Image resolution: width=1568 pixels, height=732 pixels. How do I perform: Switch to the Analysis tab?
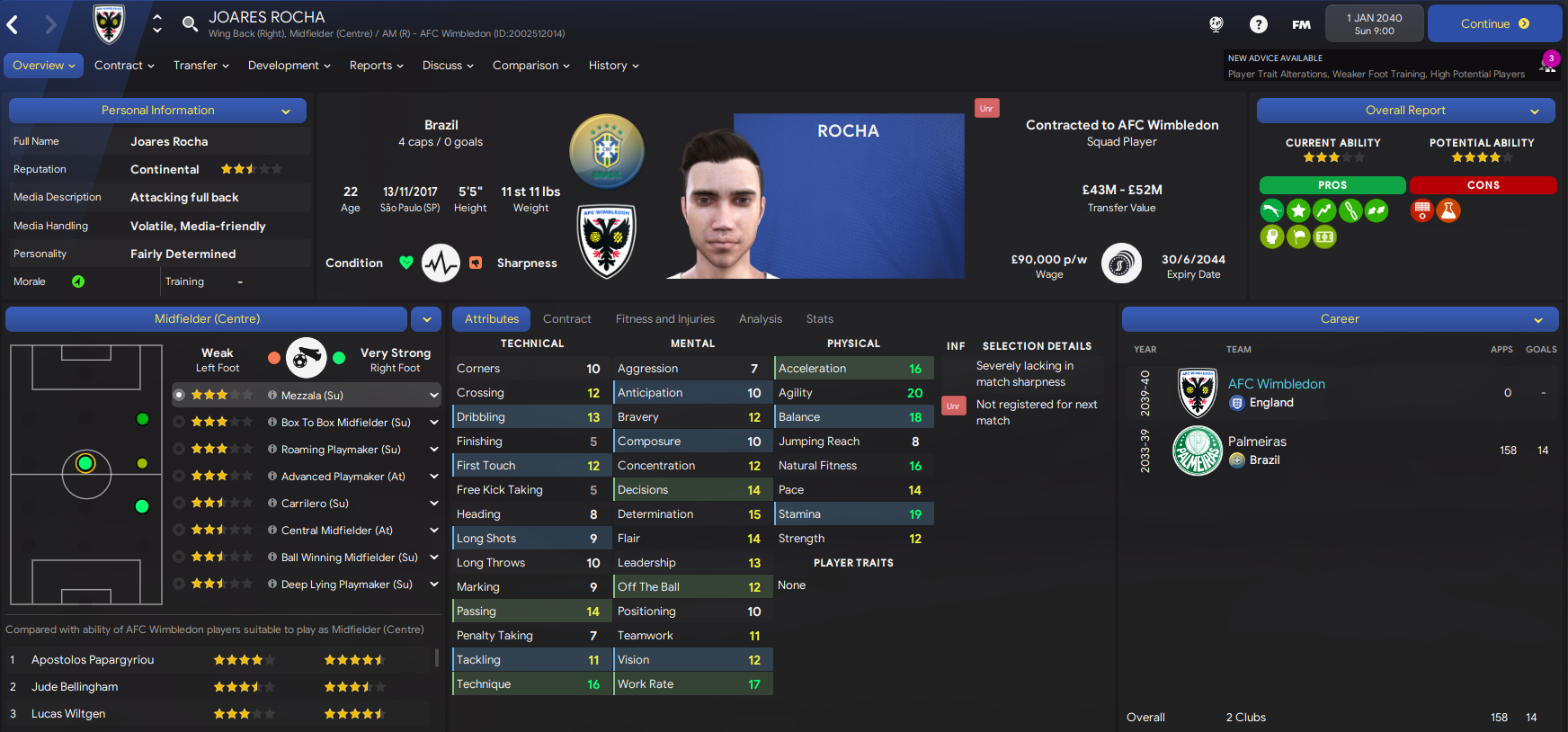pos(760,319)
